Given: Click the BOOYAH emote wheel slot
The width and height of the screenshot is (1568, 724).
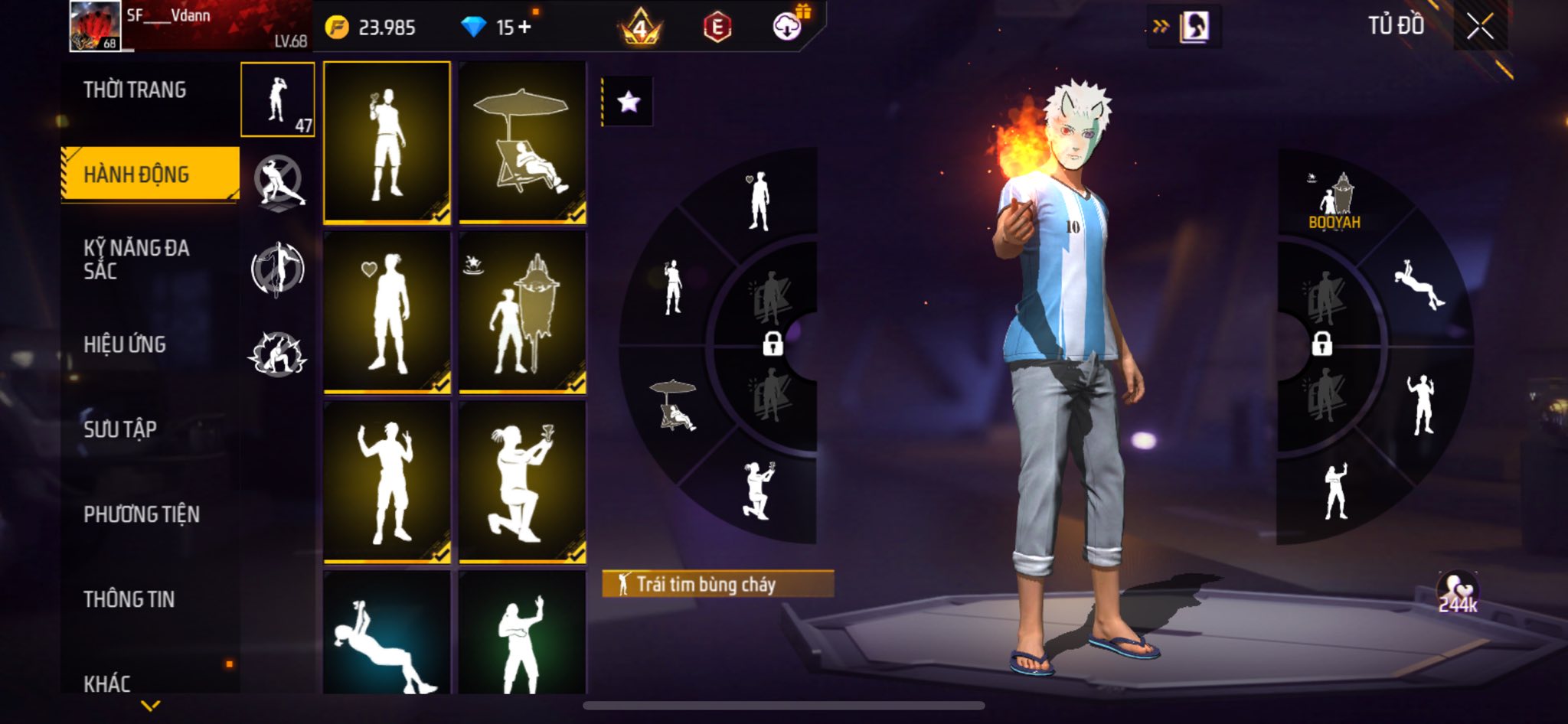Looking at the screenshot, I should (1334, 202).
